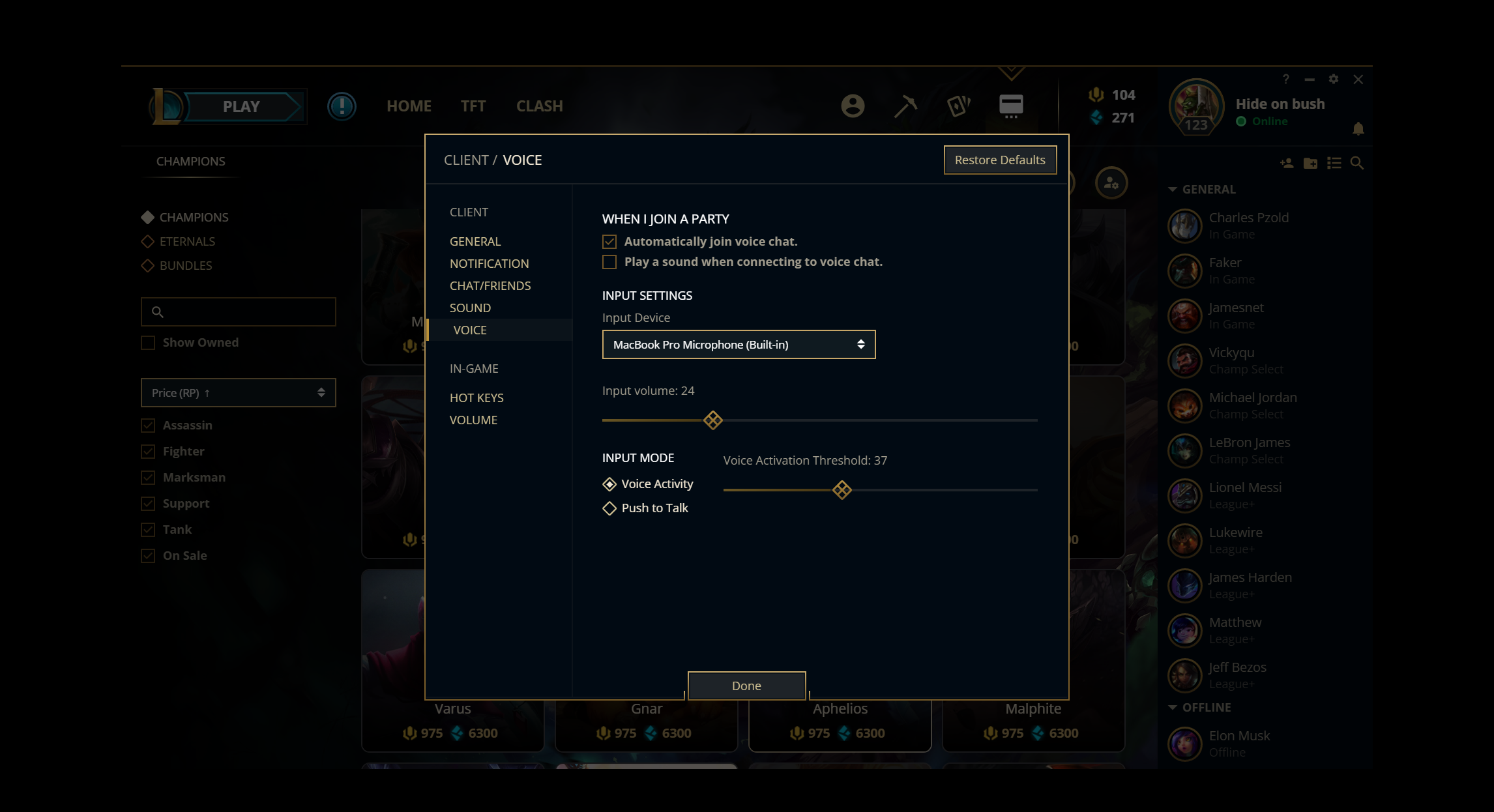This screenshot has height=812, width=1494.
Task: Open the notification bell
Action: point(1358,128)
